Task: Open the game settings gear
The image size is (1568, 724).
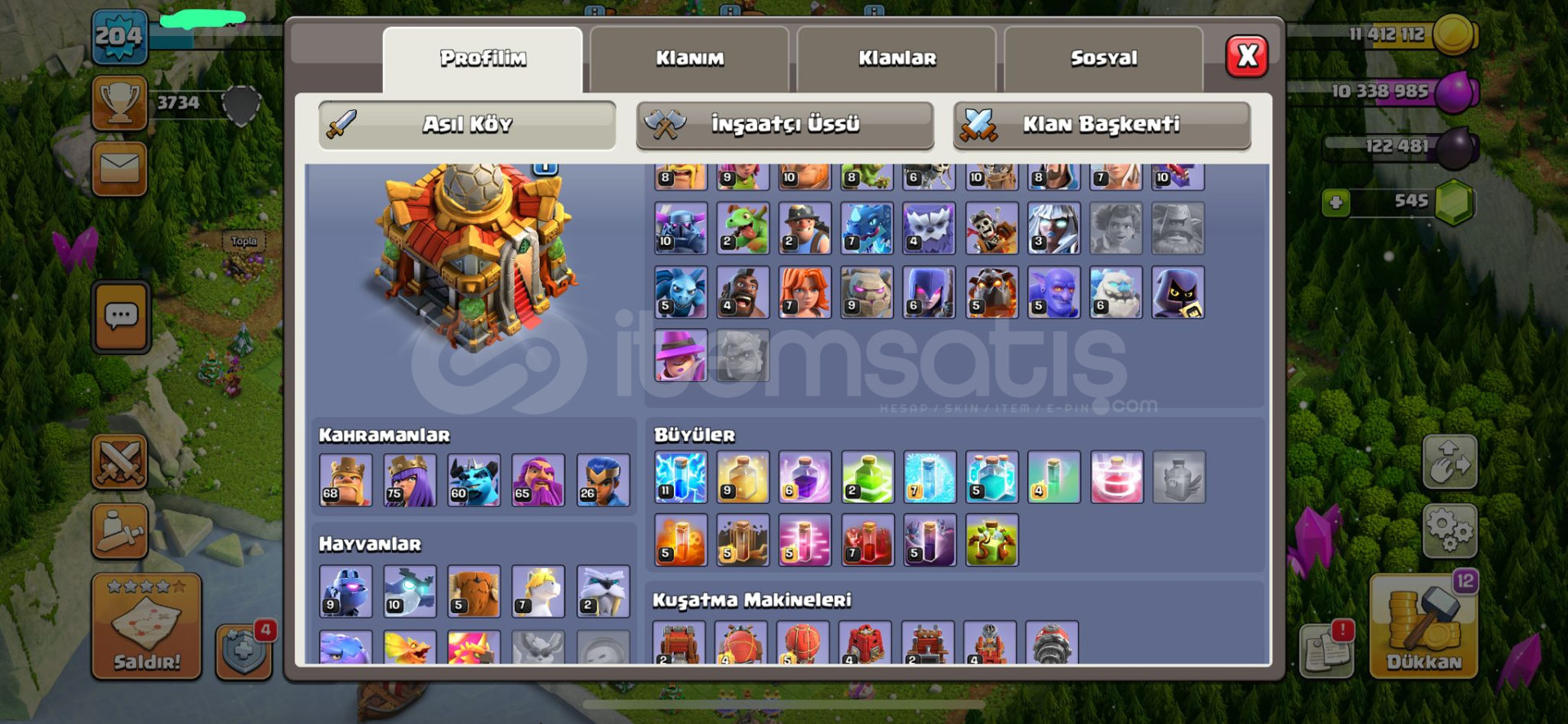Action: [x=1450, y=531]
